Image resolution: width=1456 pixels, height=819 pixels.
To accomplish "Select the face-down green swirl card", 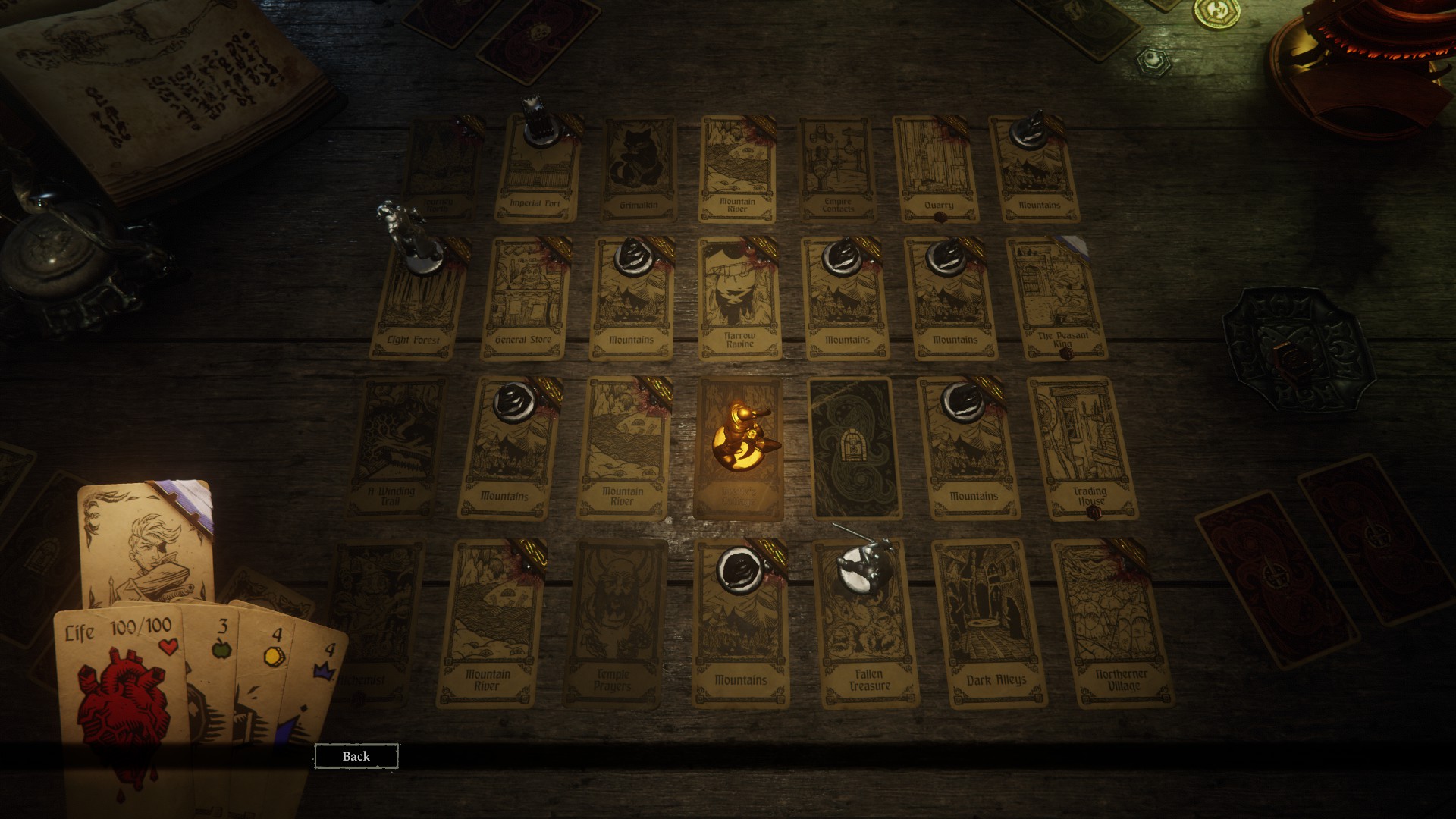I will (854, 447).
